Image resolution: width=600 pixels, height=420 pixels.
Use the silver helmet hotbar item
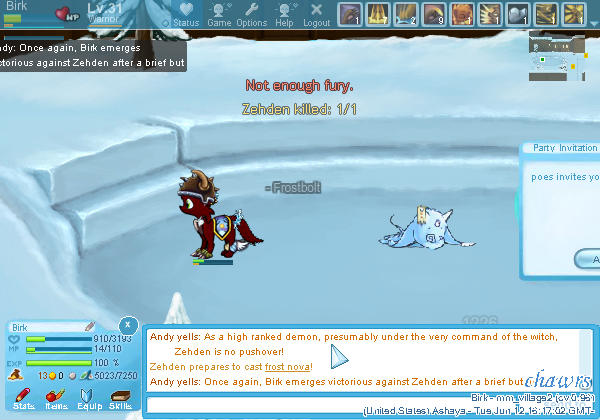pos(518,14)
